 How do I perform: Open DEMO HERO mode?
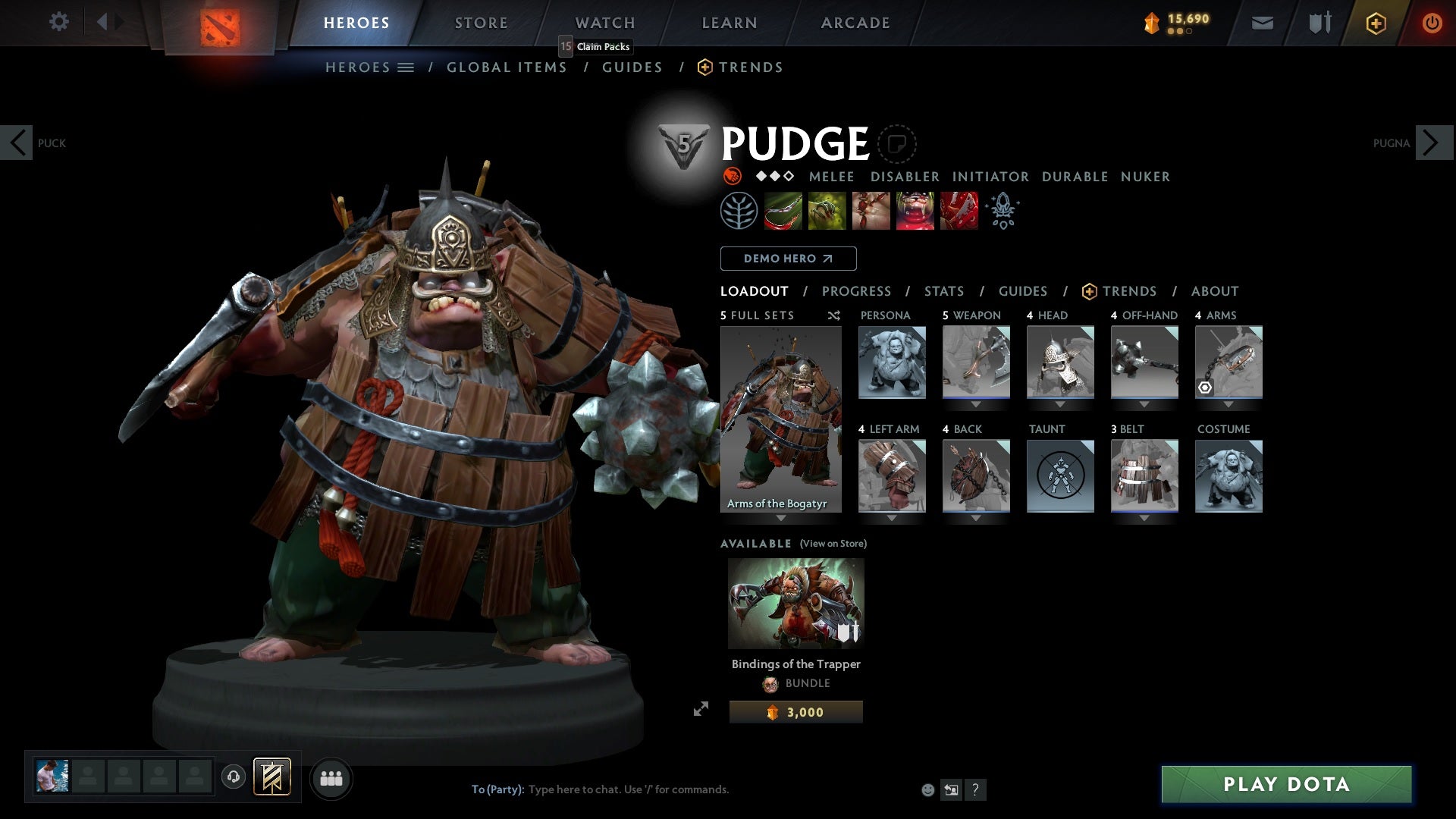(788, 259)
